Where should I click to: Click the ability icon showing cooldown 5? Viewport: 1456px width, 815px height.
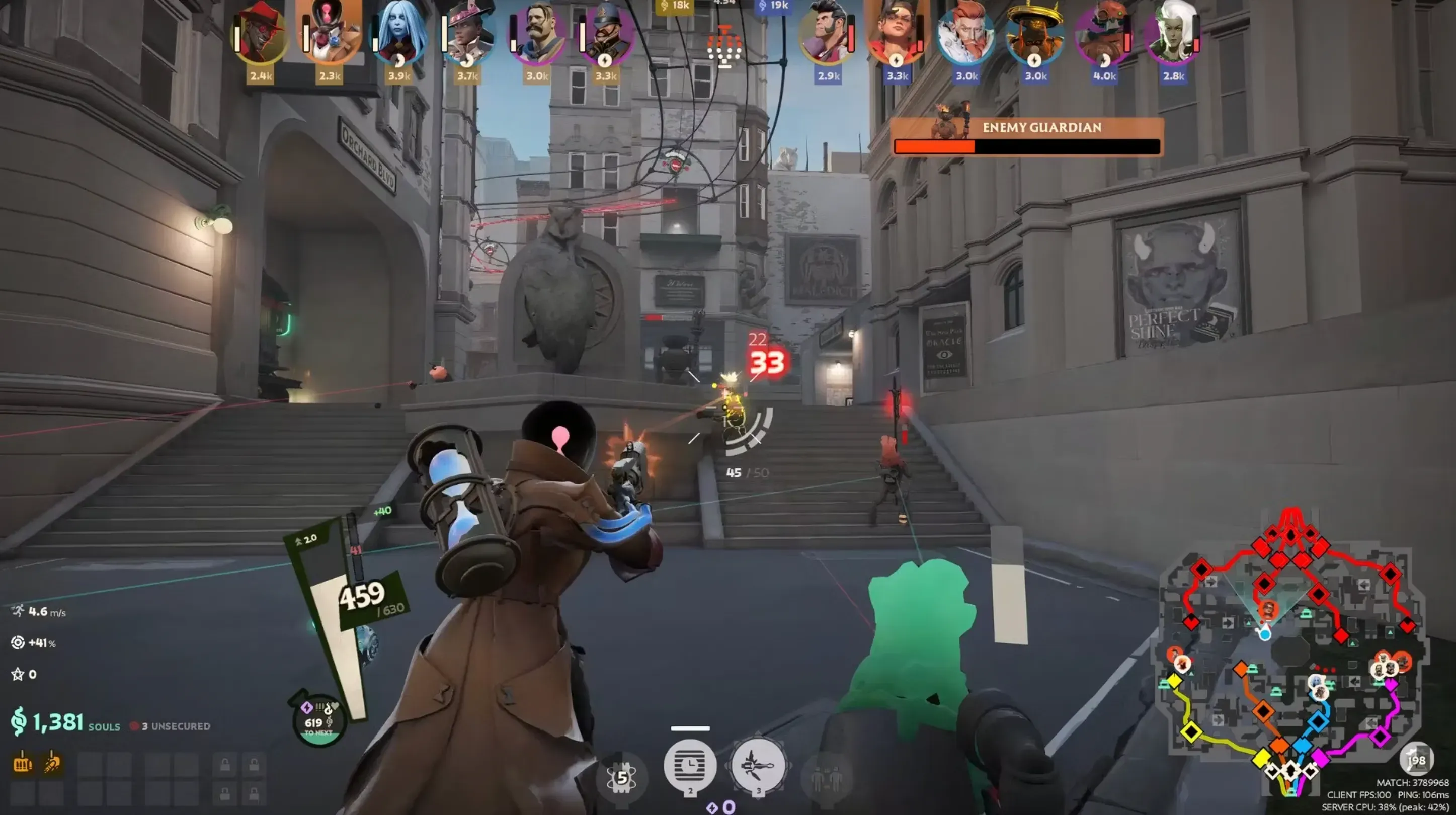pyautogui.click(x=622, y=778)
